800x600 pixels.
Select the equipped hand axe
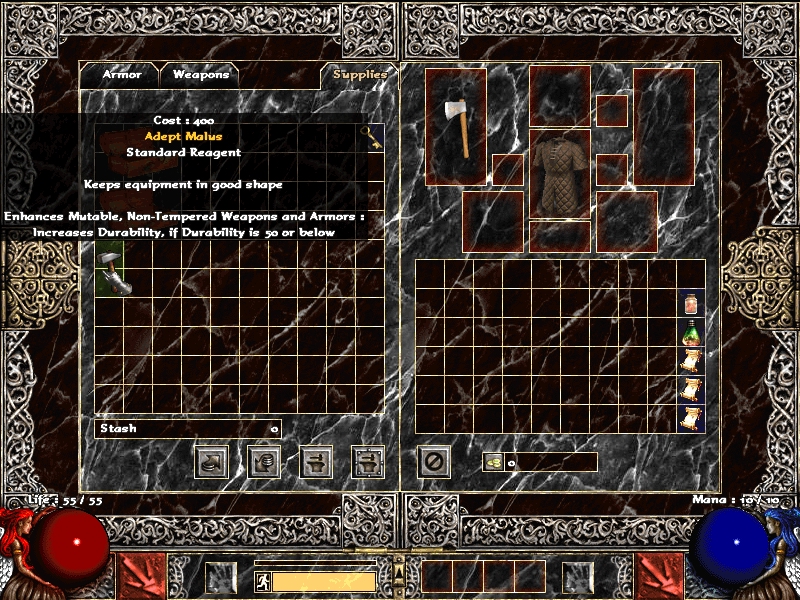coord(456,126)
